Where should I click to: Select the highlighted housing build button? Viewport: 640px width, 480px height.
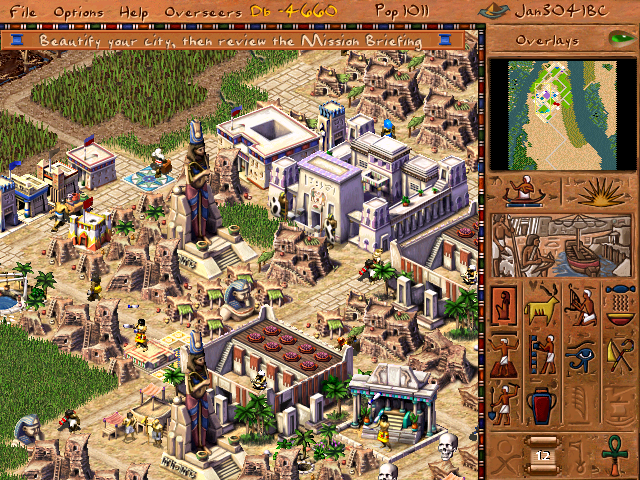point(505,304)
